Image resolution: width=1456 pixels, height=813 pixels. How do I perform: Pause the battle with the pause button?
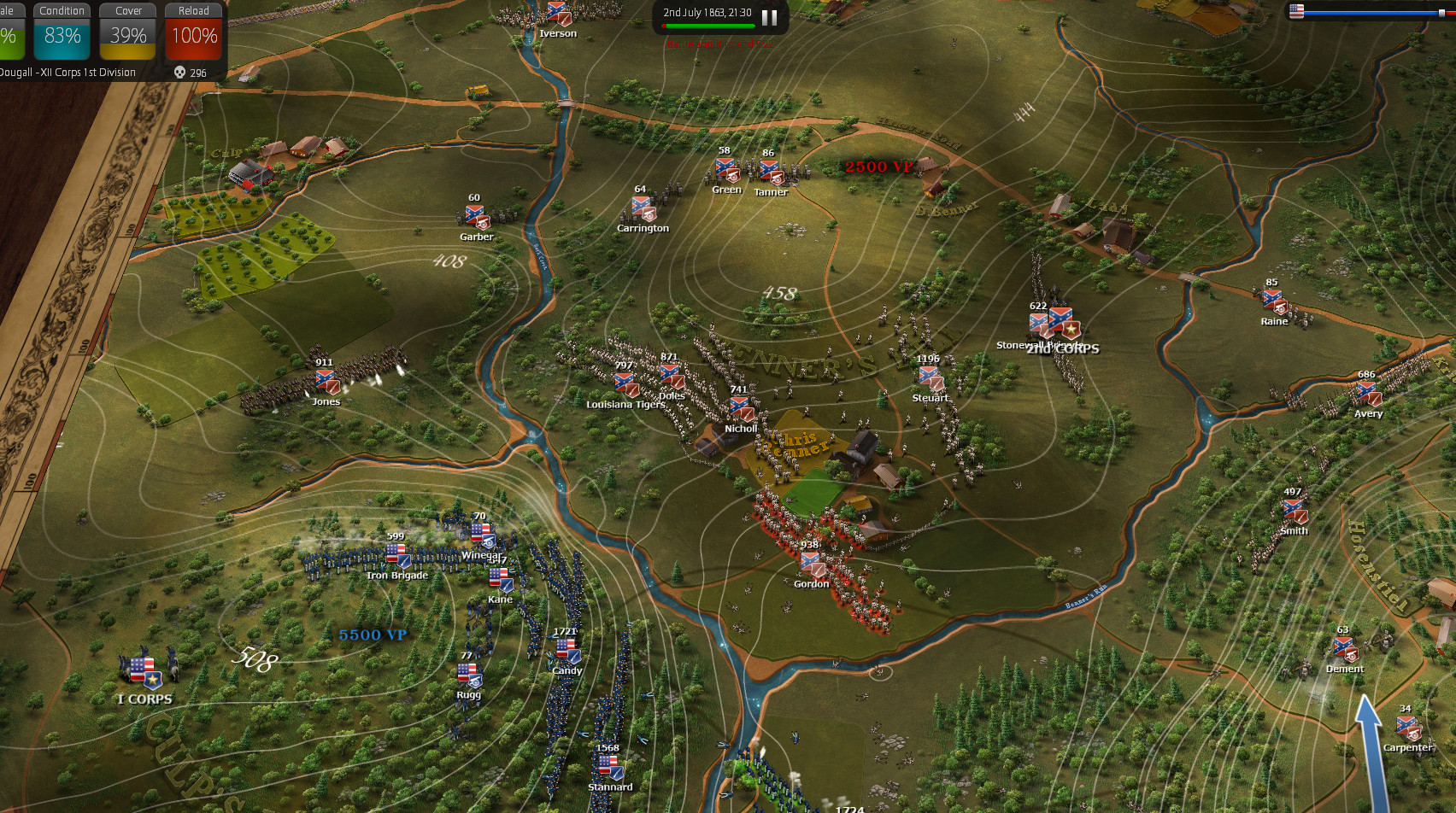[x=769, y=17]
